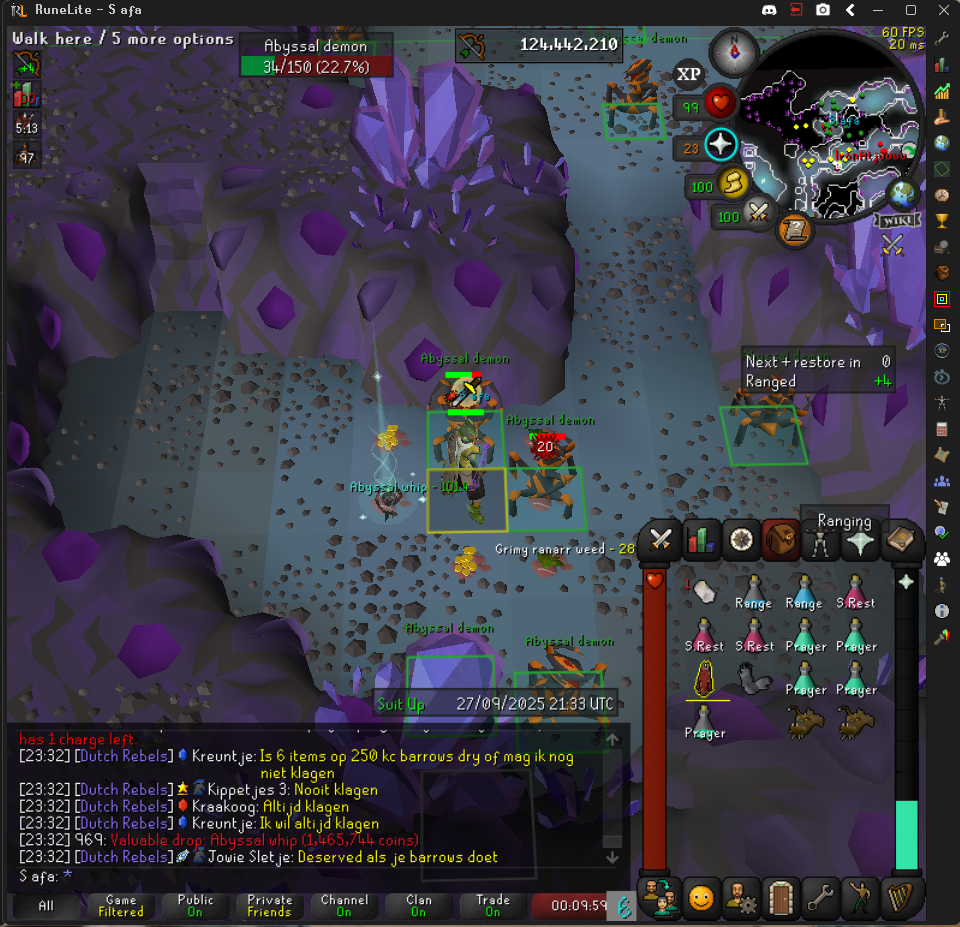Select the grey gloves in inventory
This screenshot has height=927, width=960.
click(x=756, y=679)
